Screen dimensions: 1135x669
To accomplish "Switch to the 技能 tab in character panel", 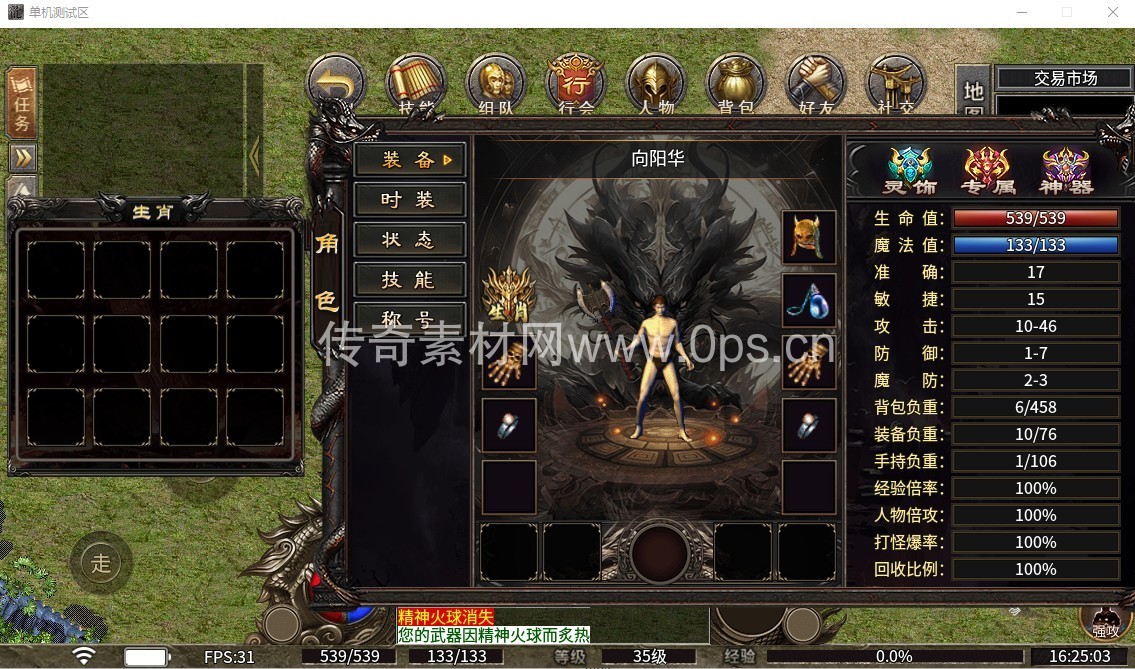I will click(409, 280).
